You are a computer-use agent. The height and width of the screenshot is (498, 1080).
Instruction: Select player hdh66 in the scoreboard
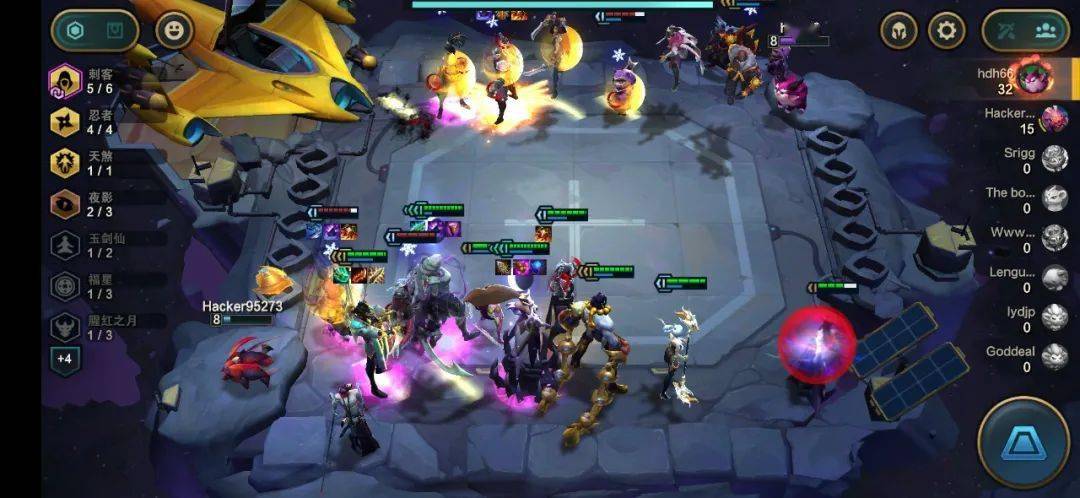[x=1020, y=79]
